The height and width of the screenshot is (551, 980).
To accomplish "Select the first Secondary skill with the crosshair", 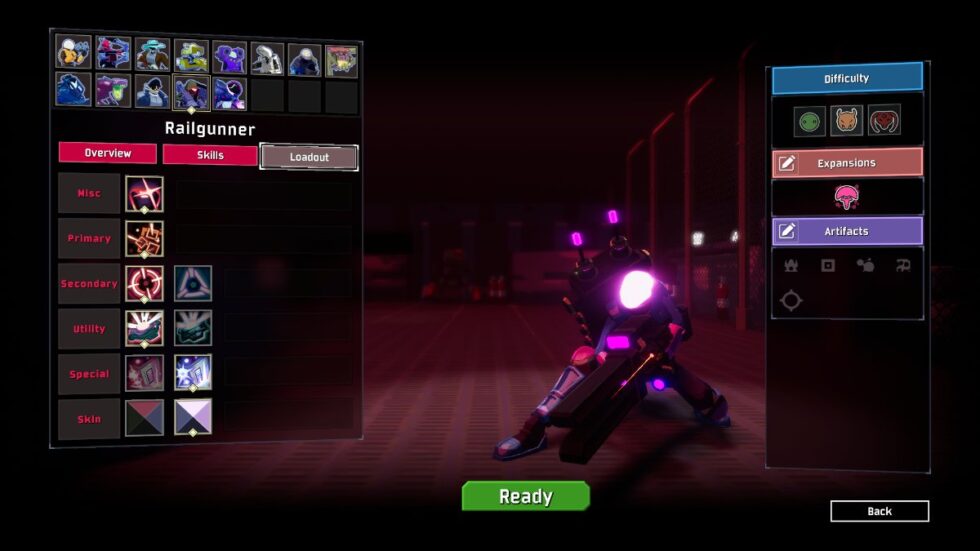I will [144, 284].
